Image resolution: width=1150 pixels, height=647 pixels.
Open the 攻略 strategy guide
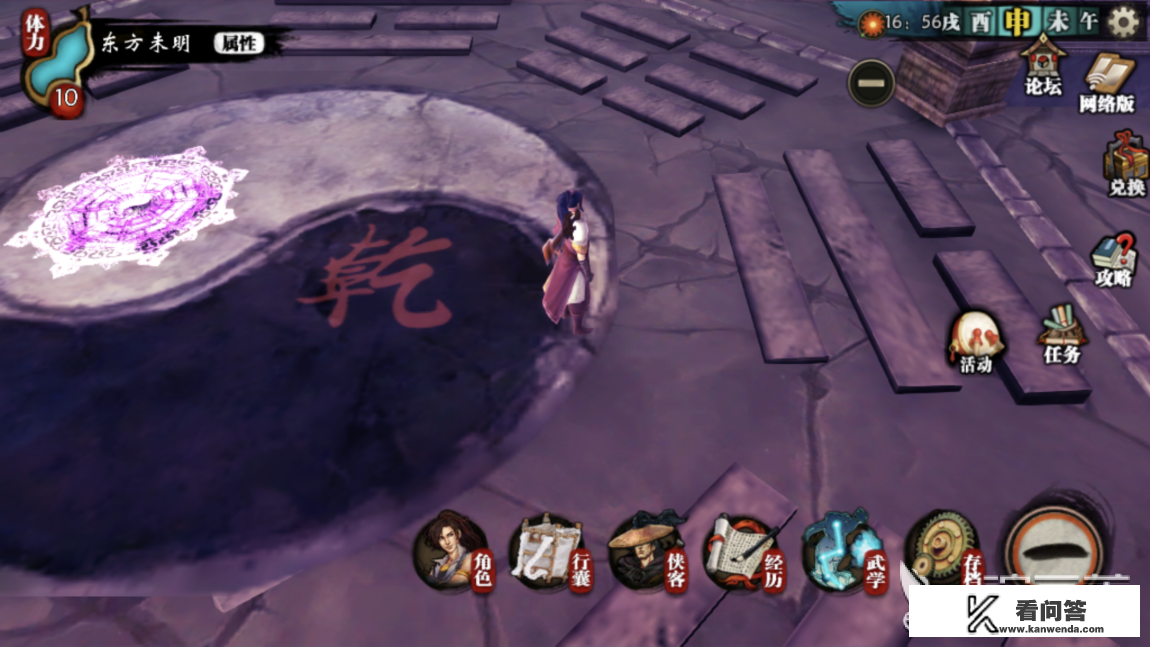click(x=1112, y=259)
